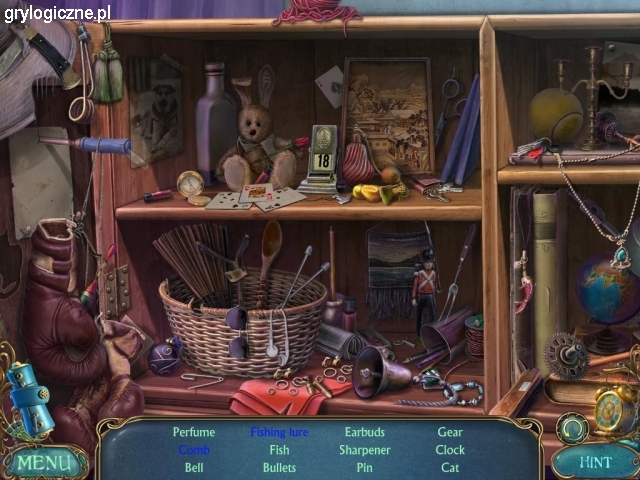The height and width of the screenshot is (480, 640).
Task: Click the Bullets word in the list
Action: [279, 467]
